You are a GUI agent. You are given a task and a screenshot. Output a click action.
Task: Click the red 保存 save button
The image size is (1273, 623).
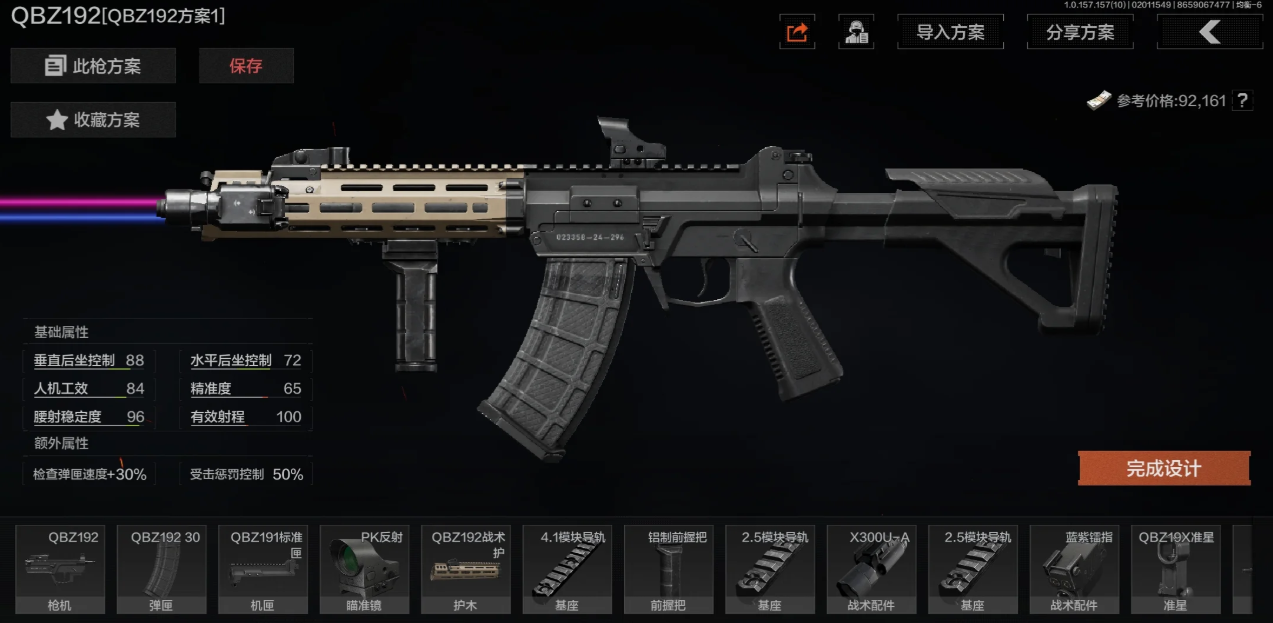click(246, 66)
